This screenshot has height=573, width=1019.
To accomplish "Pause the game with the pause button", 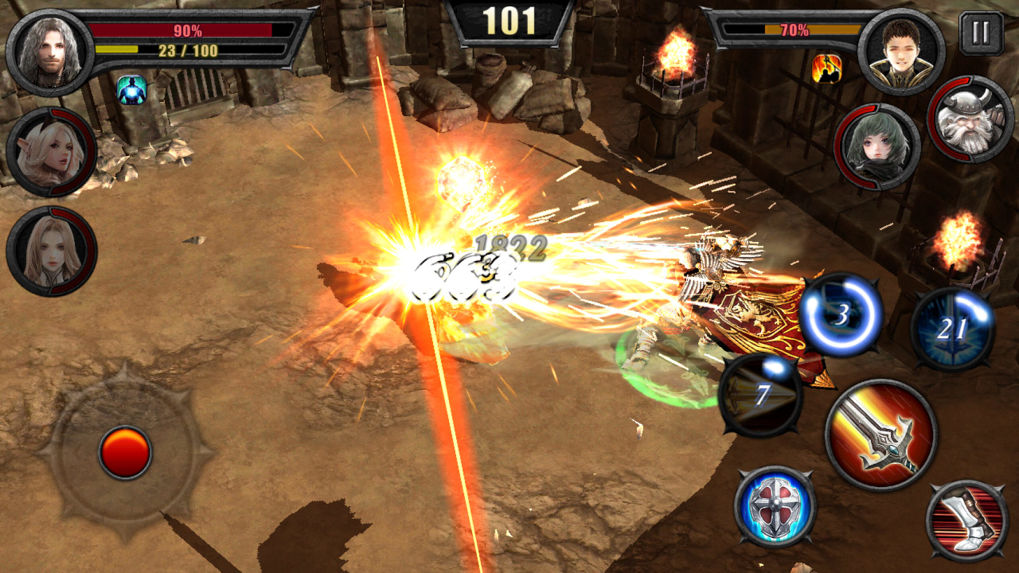I will (x=980, y=33).
